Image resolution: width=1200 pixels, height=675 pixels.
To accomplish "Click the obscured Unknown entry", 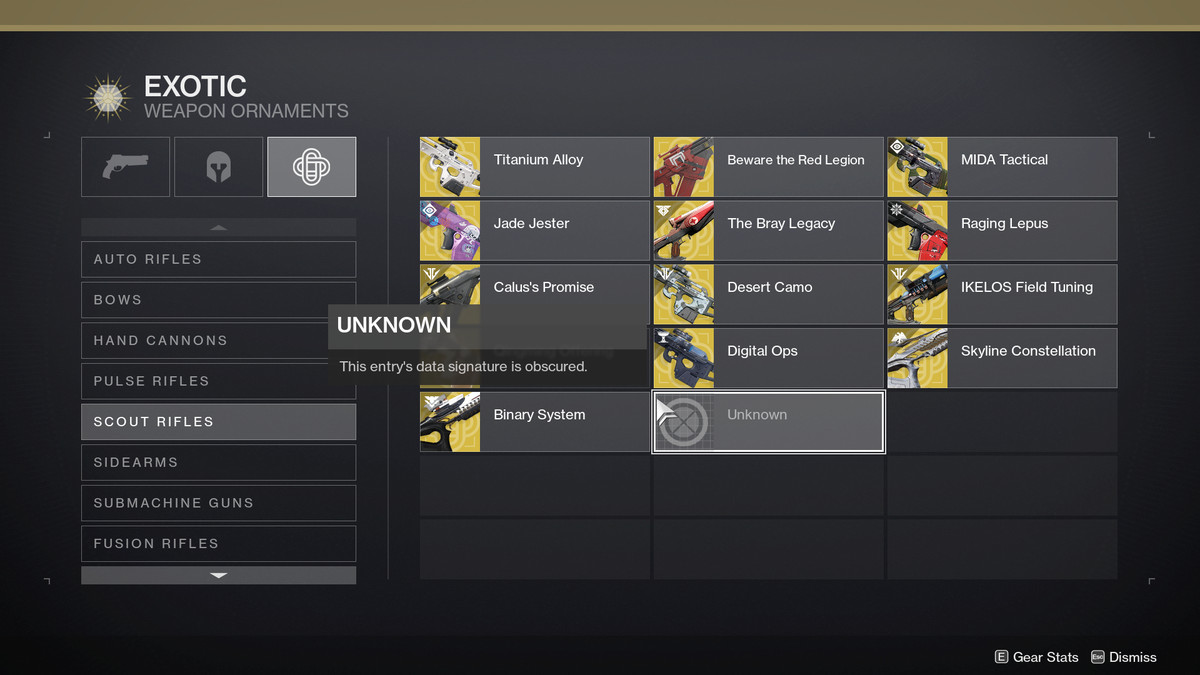I will 768,422.
